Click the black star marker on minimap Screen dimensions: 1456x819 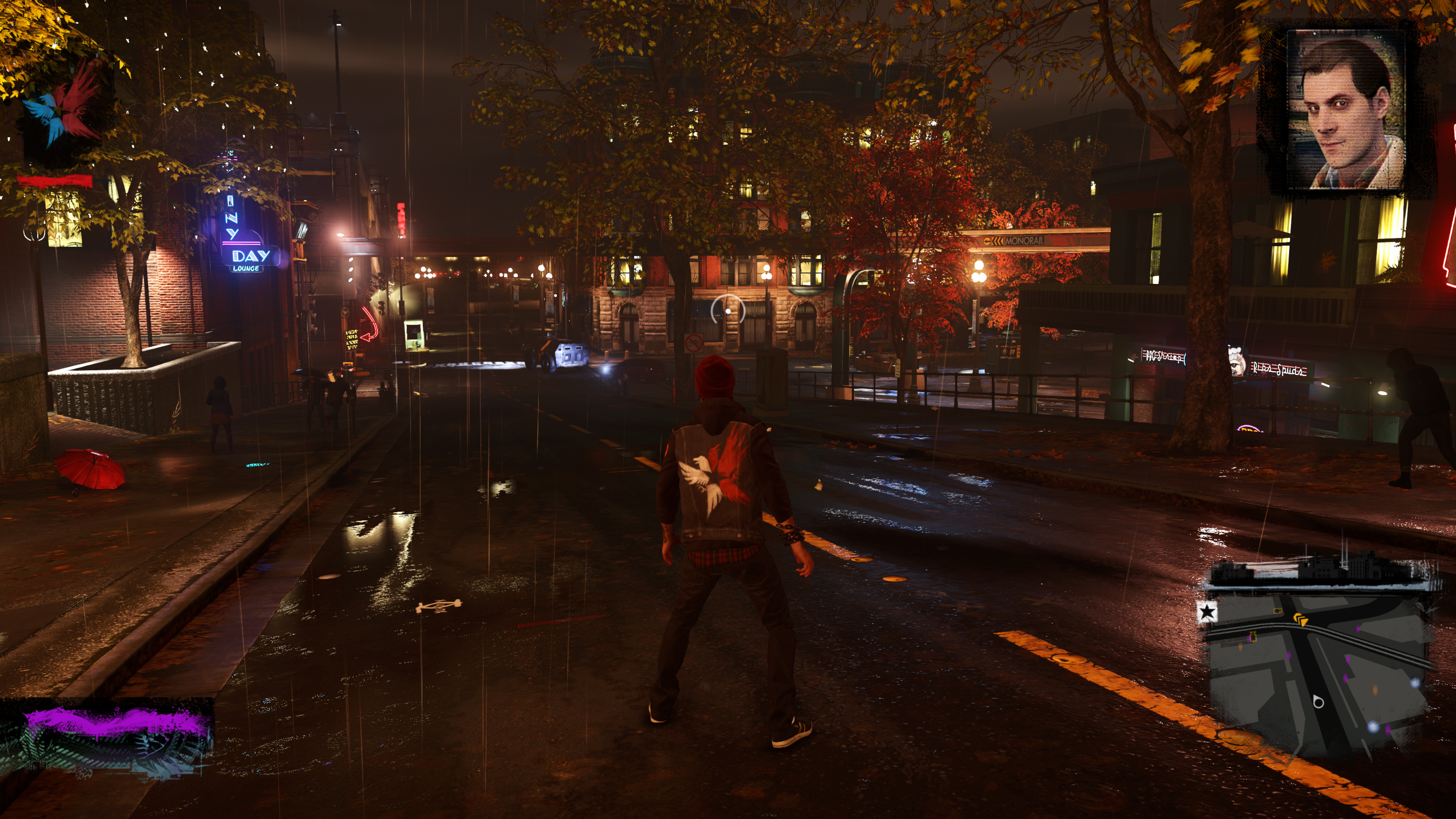coord(1207,612)
